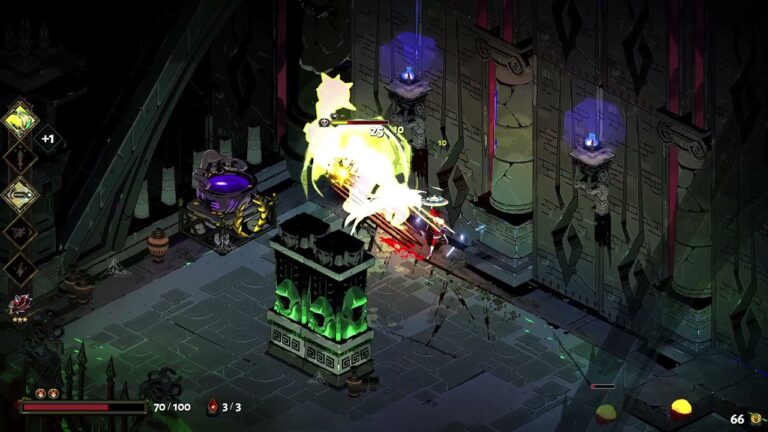Click the obol coin currency icon
768x432 pixels.
(x=755, y=419)
